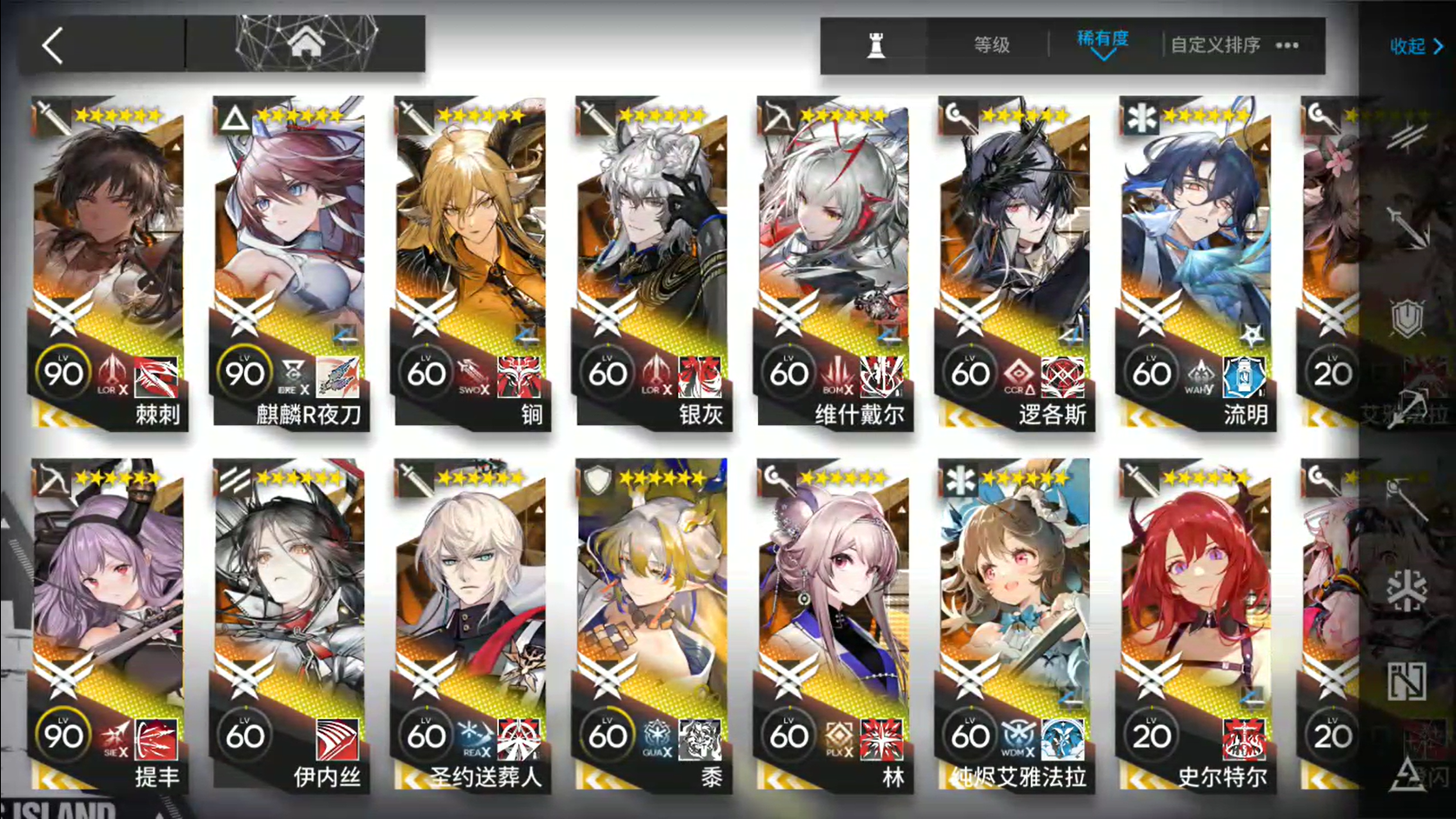Switch sorting to 等级

(x=991, y=45)
